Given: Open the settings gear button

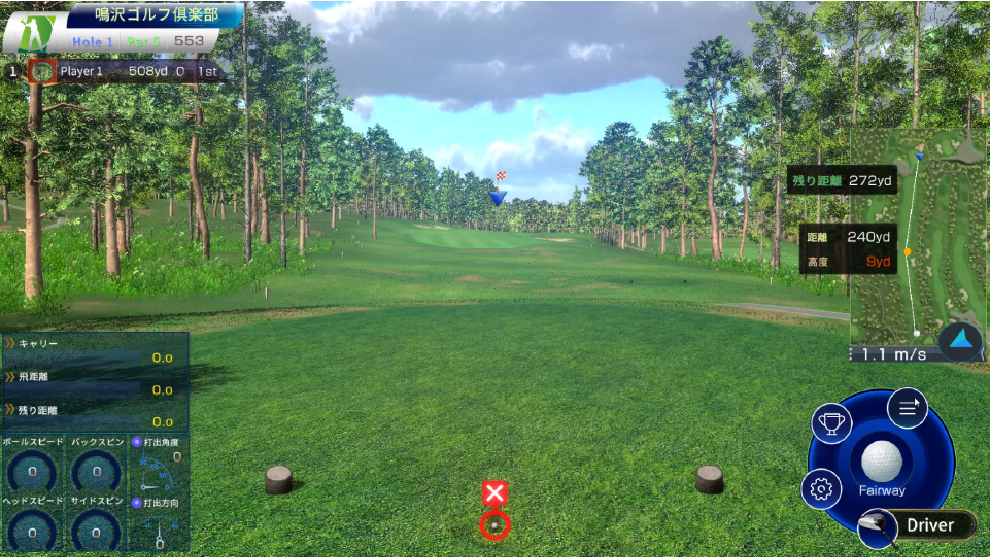Looking at the screenshot, I should pos(822,489).
